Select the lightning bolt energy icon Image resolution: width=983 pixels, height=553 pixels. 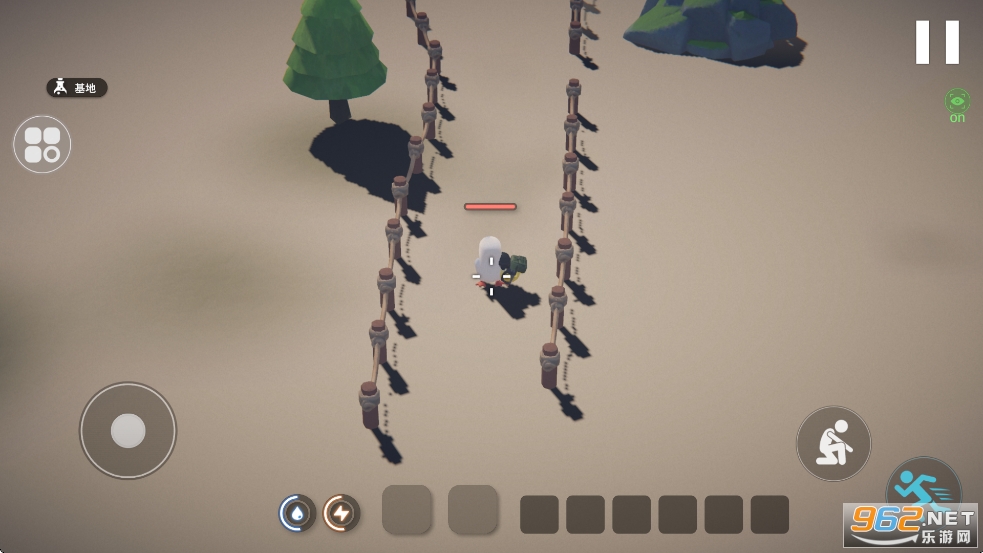pos(341,513)
